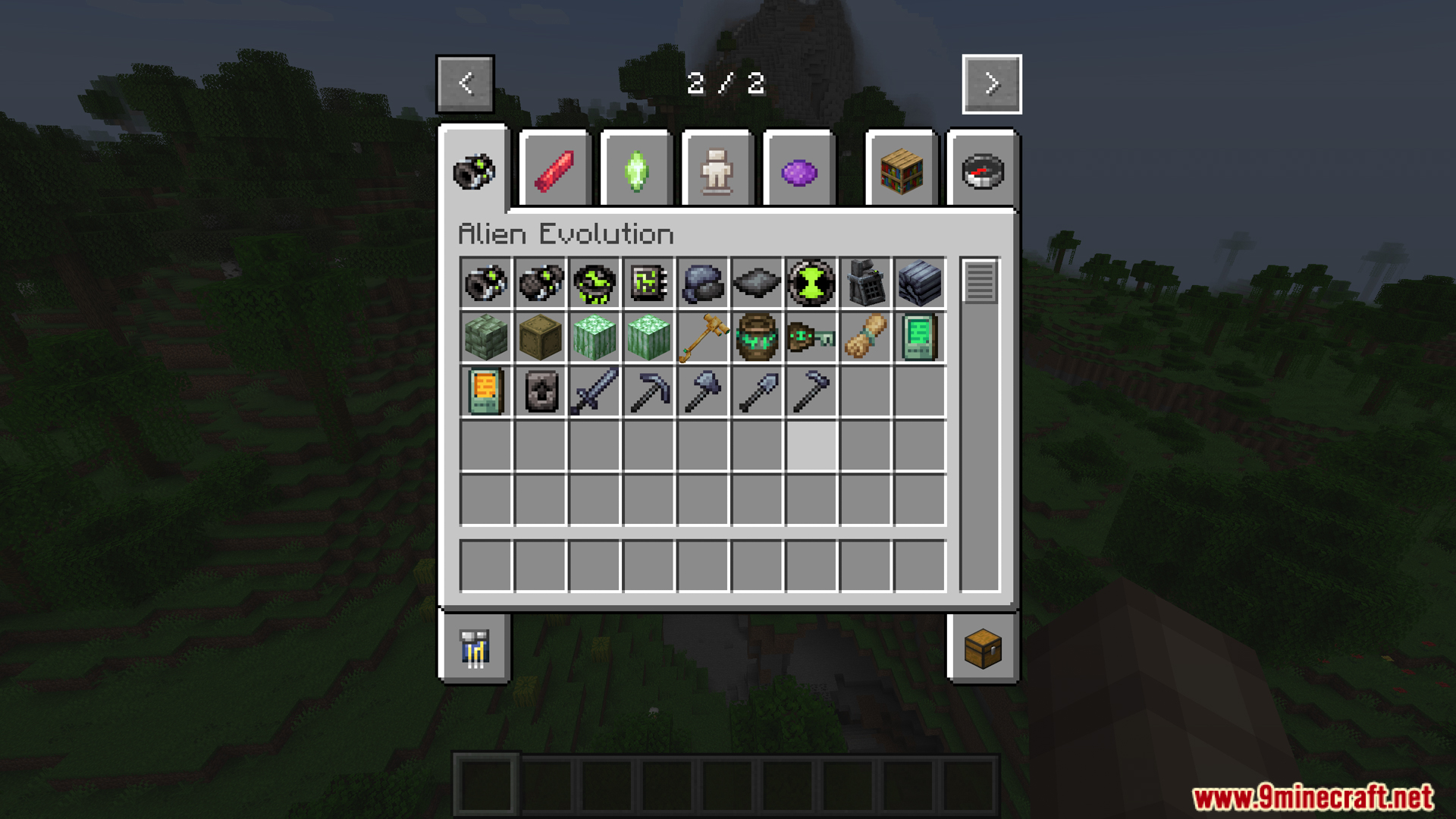Click the green tablet device item
Screen dimensions: 1456x819
click(x=921, y=338)
